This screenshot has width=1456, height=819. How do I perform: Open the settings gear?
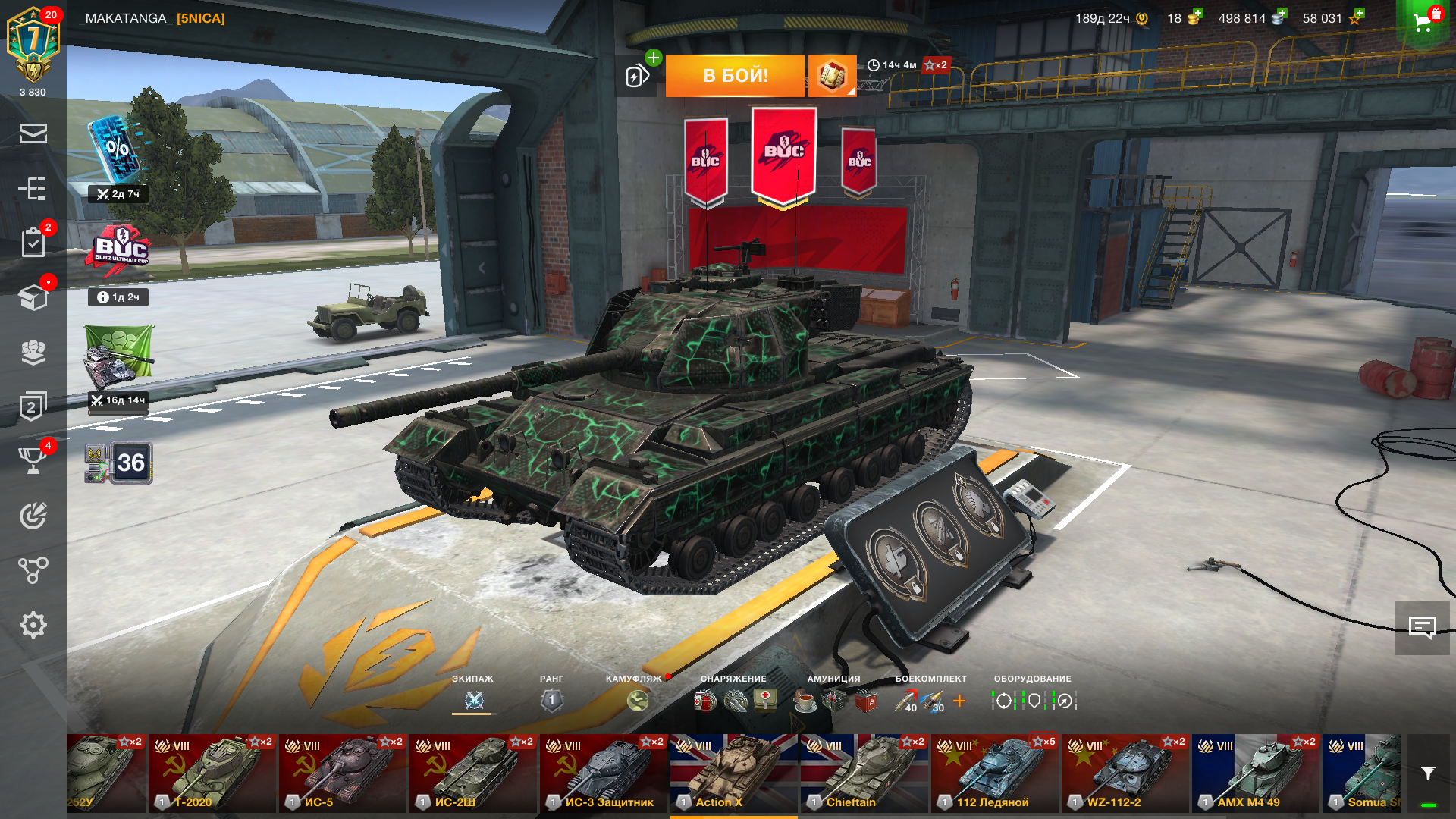pyautogui.click(x=33, y=625)
